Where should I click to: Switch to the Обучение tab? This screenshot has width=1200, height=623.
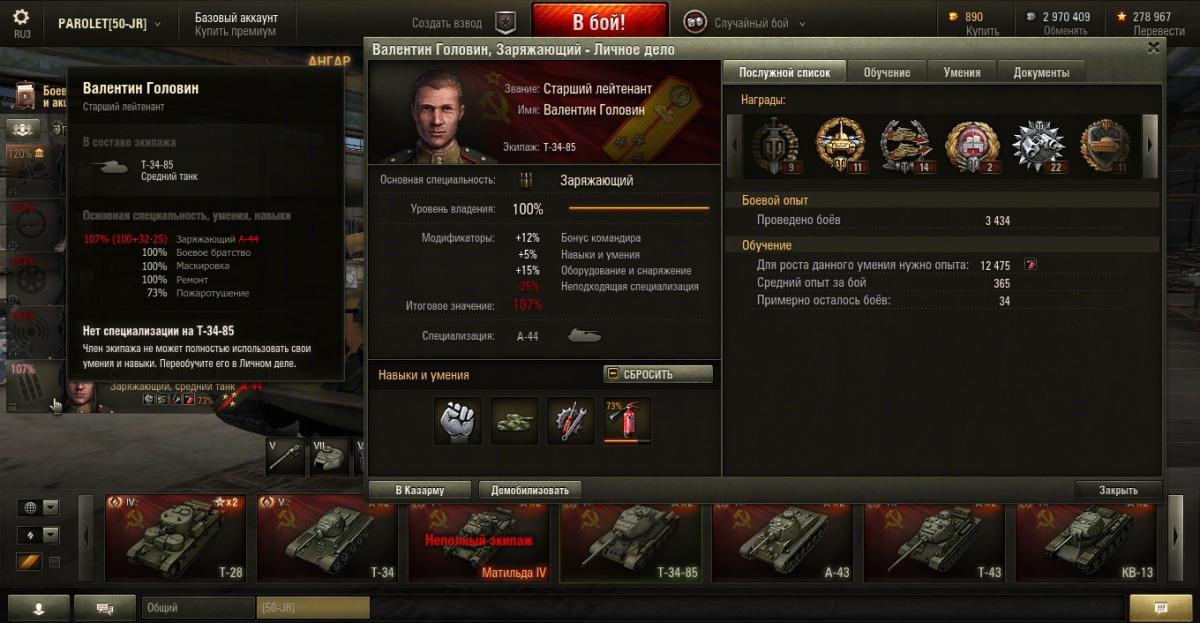887,72
